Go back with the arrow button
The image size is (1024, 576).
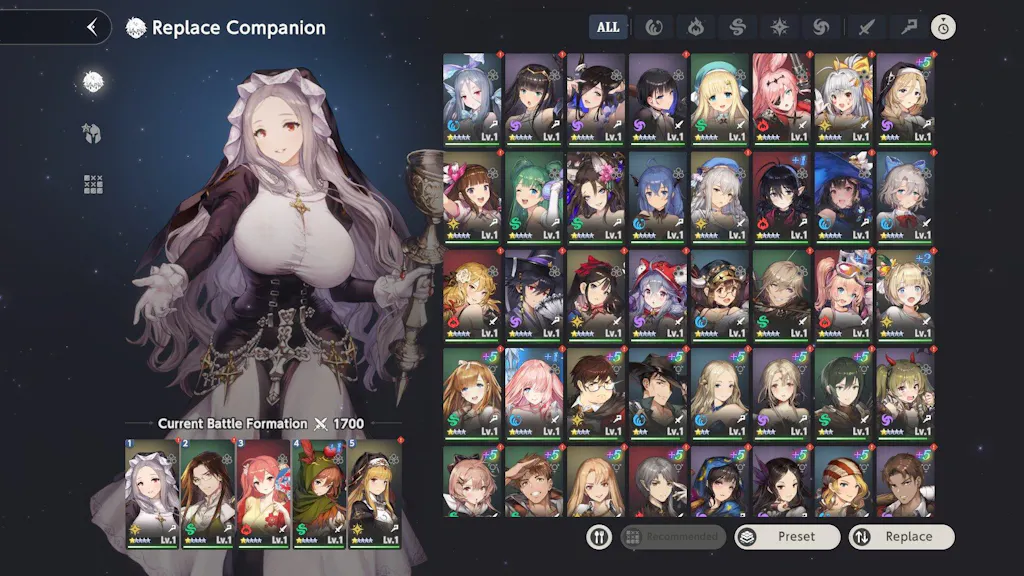click(x=92, y=28)
